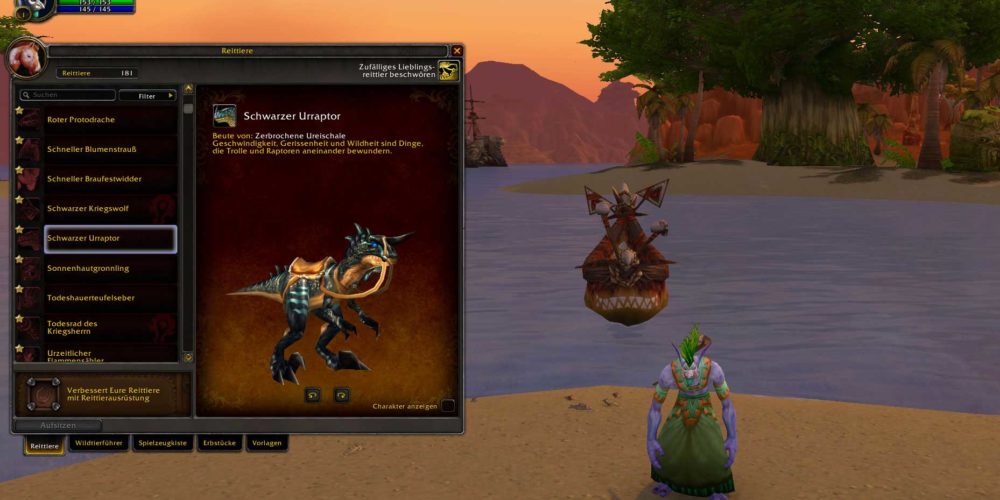Highlight the Schwarzer Urraptor row
This screenshot has height=500, width=1000.
110,239
